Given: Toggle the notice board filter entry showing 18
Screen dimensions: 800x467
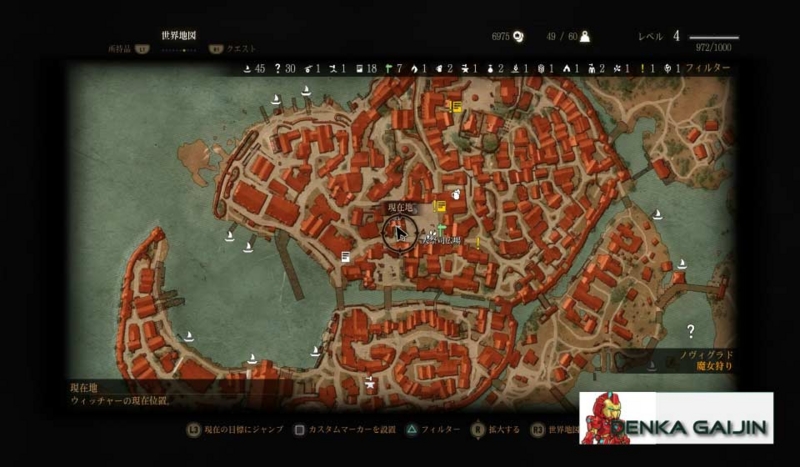Looking at the screenshot, I should [x=366, y=68].
